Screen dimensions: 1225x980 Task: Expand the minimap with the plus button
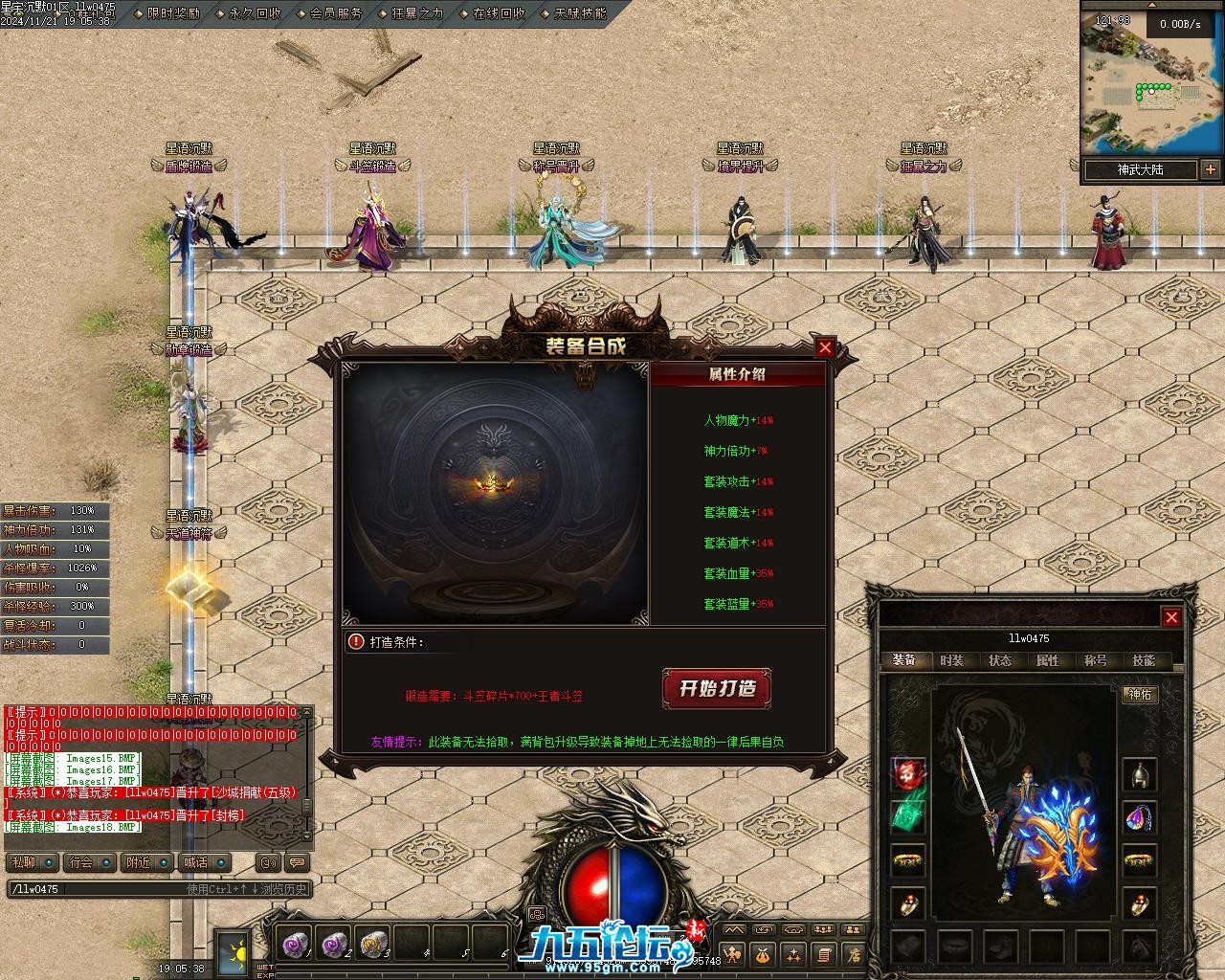coord(1211,170)
